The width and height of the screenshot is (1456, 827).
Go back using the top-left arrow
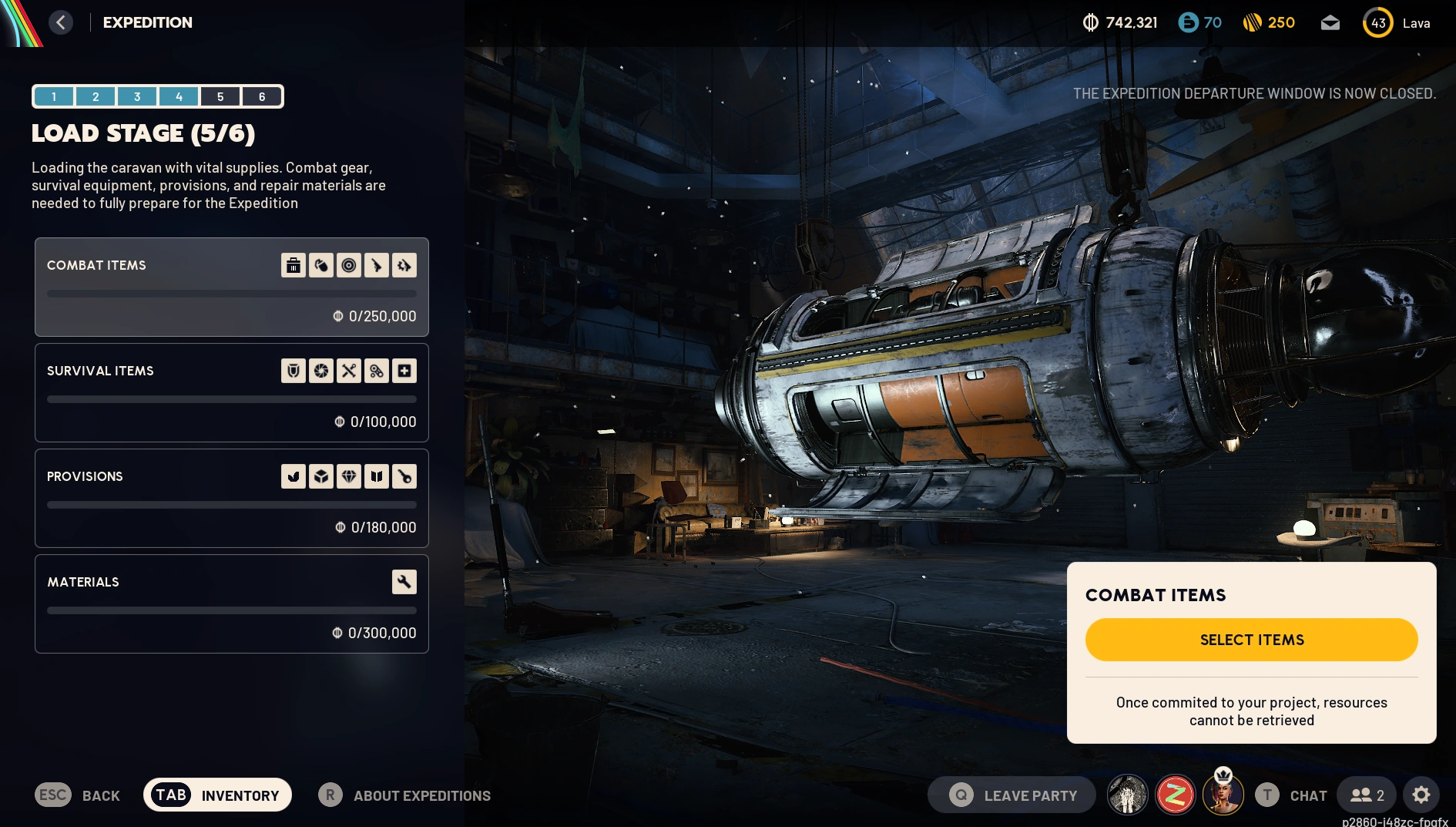click(61, 22)
